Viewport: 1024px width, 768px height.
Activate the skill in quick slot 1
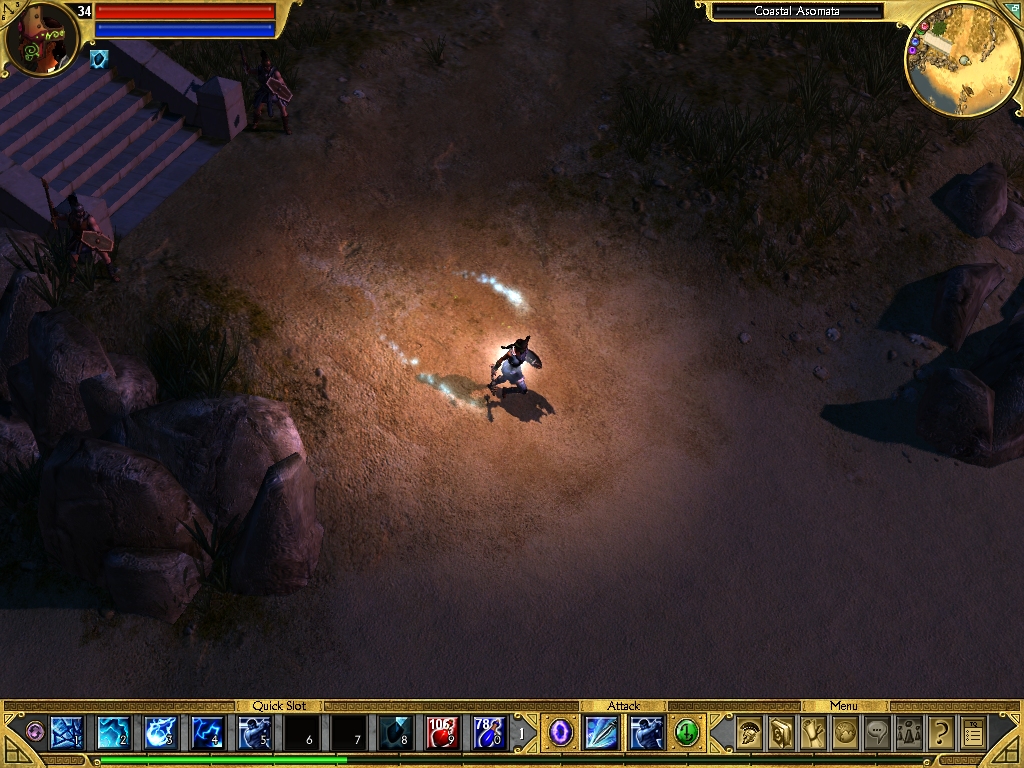click(66, 733)
